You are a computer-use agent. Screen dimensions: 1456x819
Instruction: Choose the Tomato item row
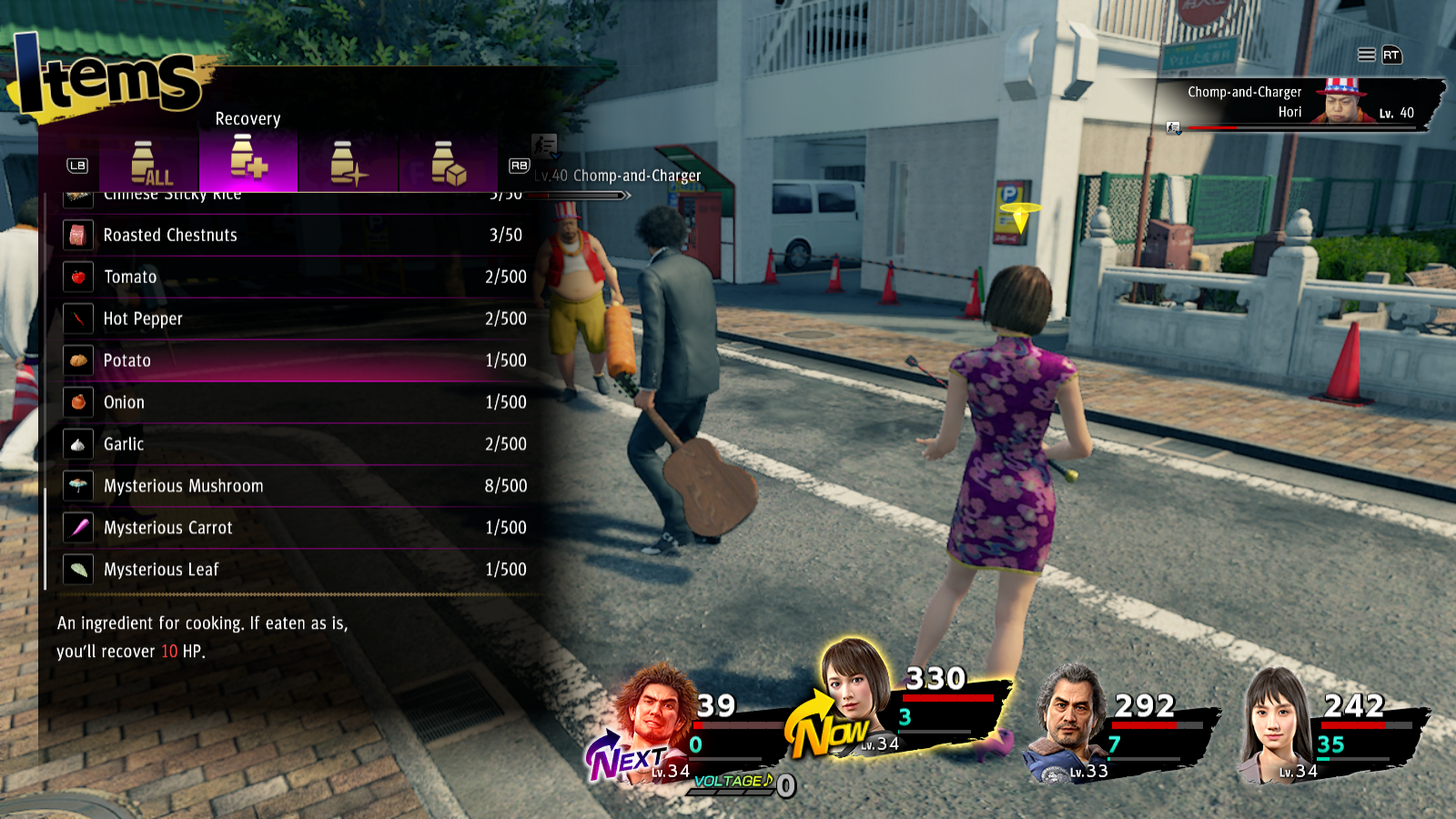pos(296,277)
